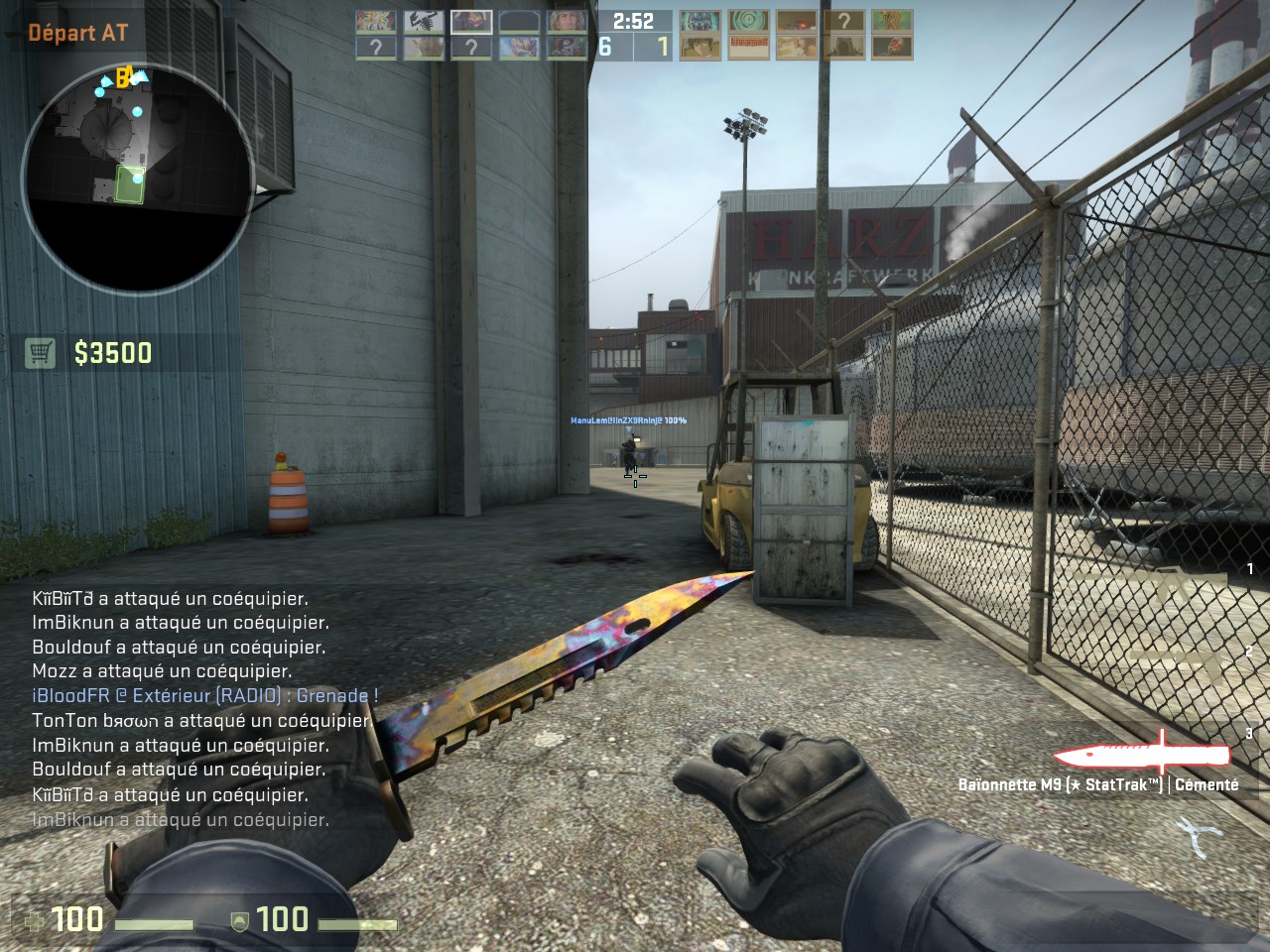Select the M9 Bayonet knife icon
Image resolution: width=1270 pixels, height=952 pixels.
tap(1141, 756)
